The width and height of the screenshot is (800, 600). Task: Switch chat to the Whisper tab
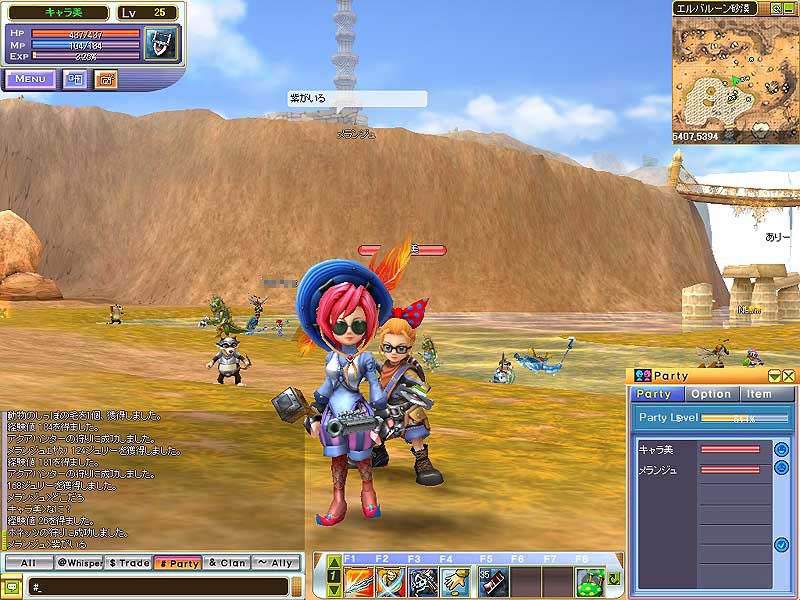pyautogui.click(x=77, y=563)
